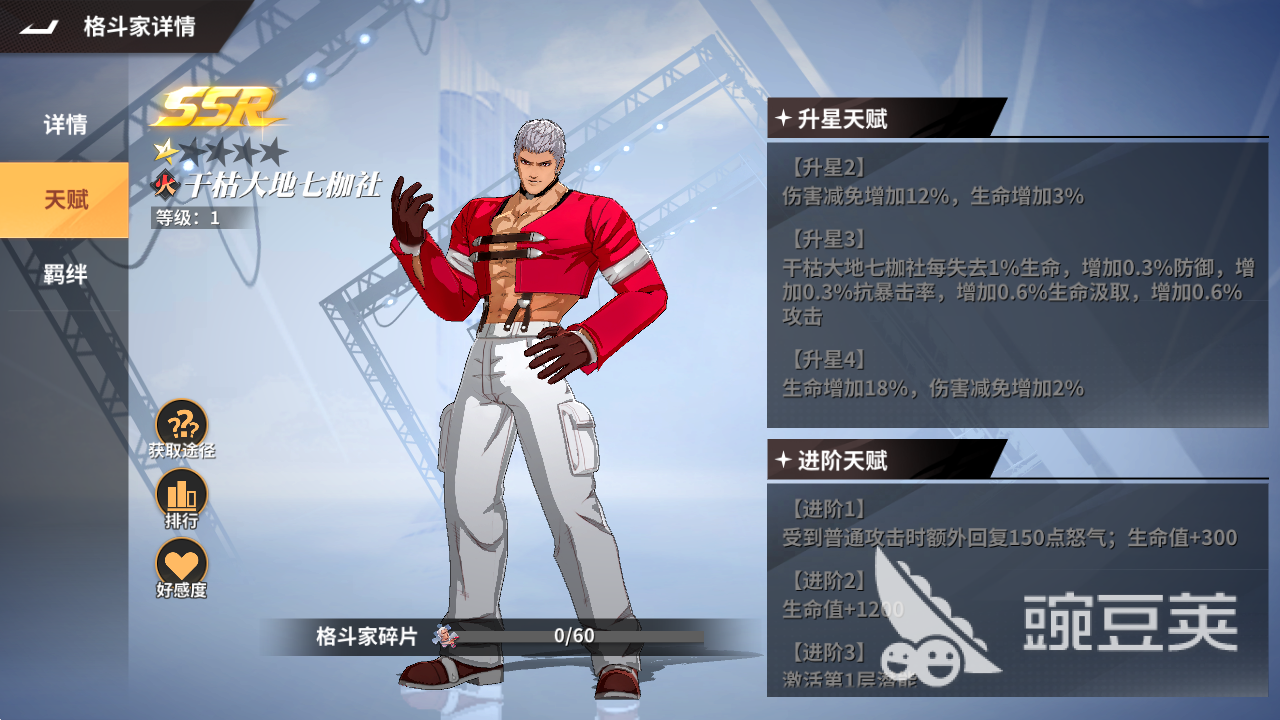This screenshot has width=1280, height=720.
Task: Open the 获取途径 question mark icon
Action: coord(182,424)
